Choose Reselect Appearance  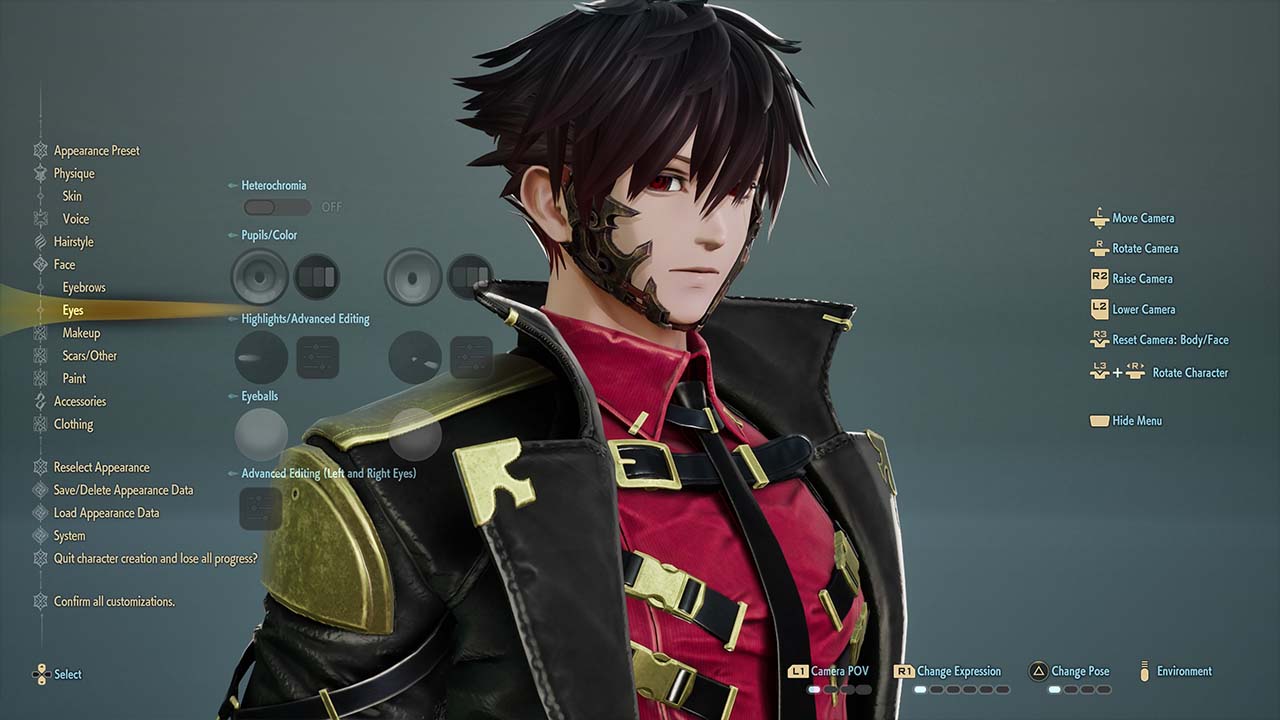pos(101,468)
